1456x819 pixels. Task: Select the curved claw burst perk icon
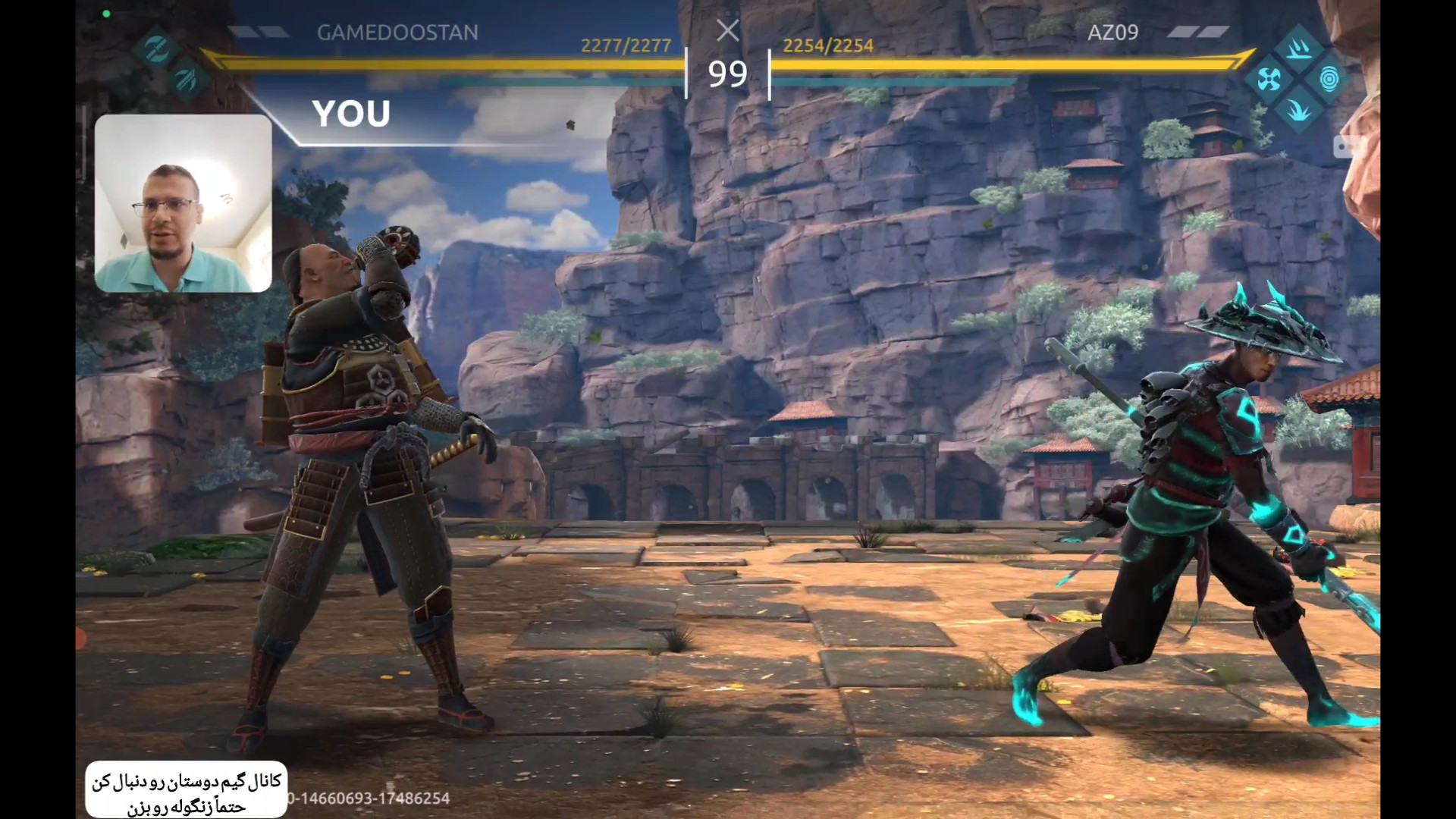[x=1298, y=111]
